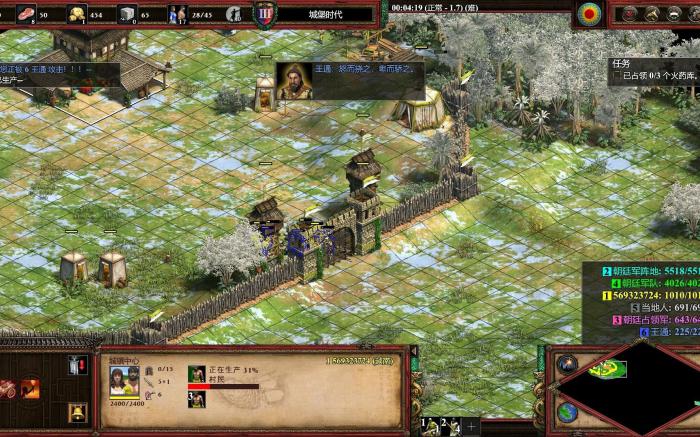Click the villager in production queue icon
Screen dimensions: 700x437
pyautogui.click(x=197, y=375)
